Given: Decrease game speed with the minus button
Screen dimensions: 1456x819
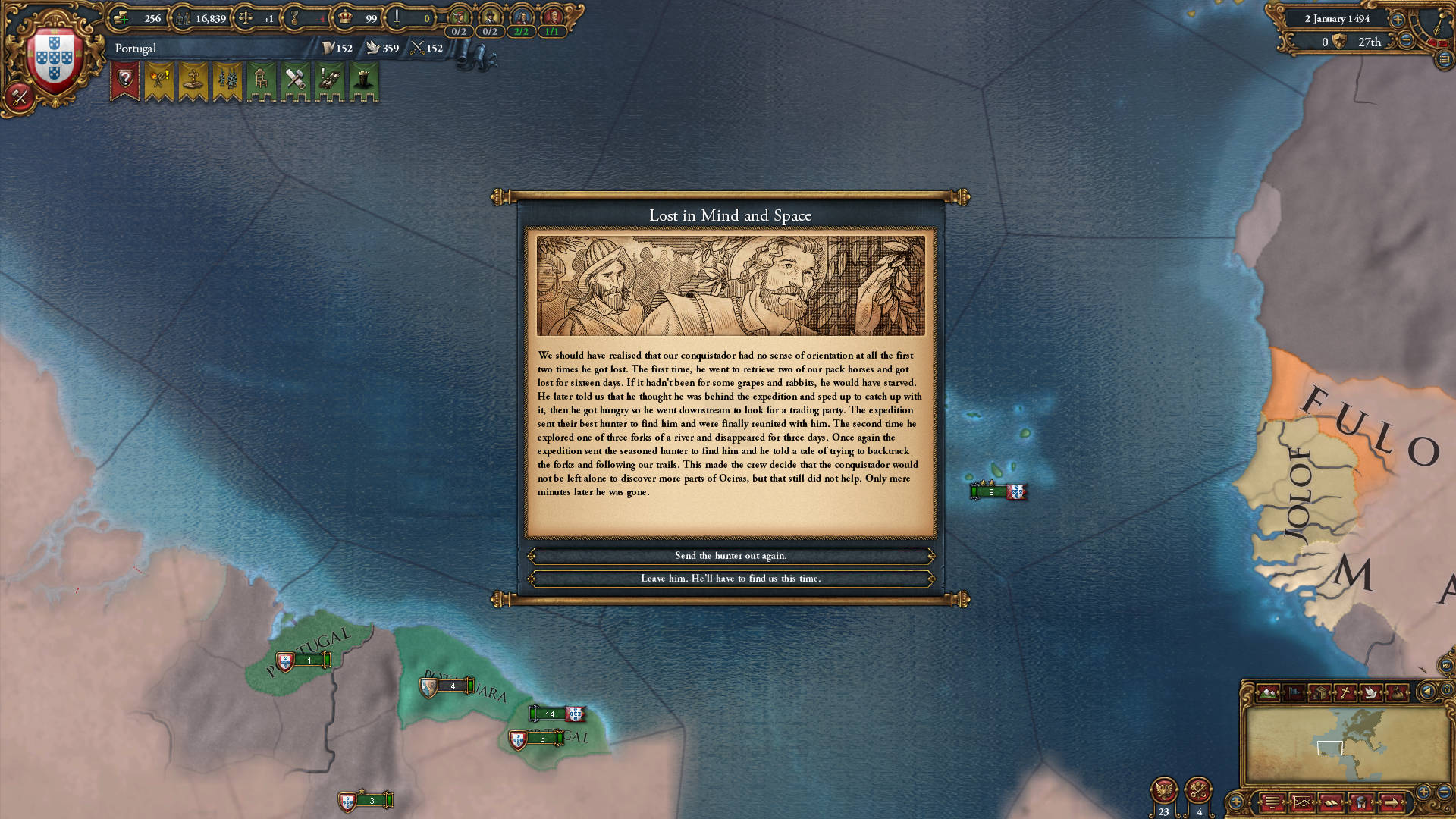Looking at the screenshot, I should (x=1406, y=41).
